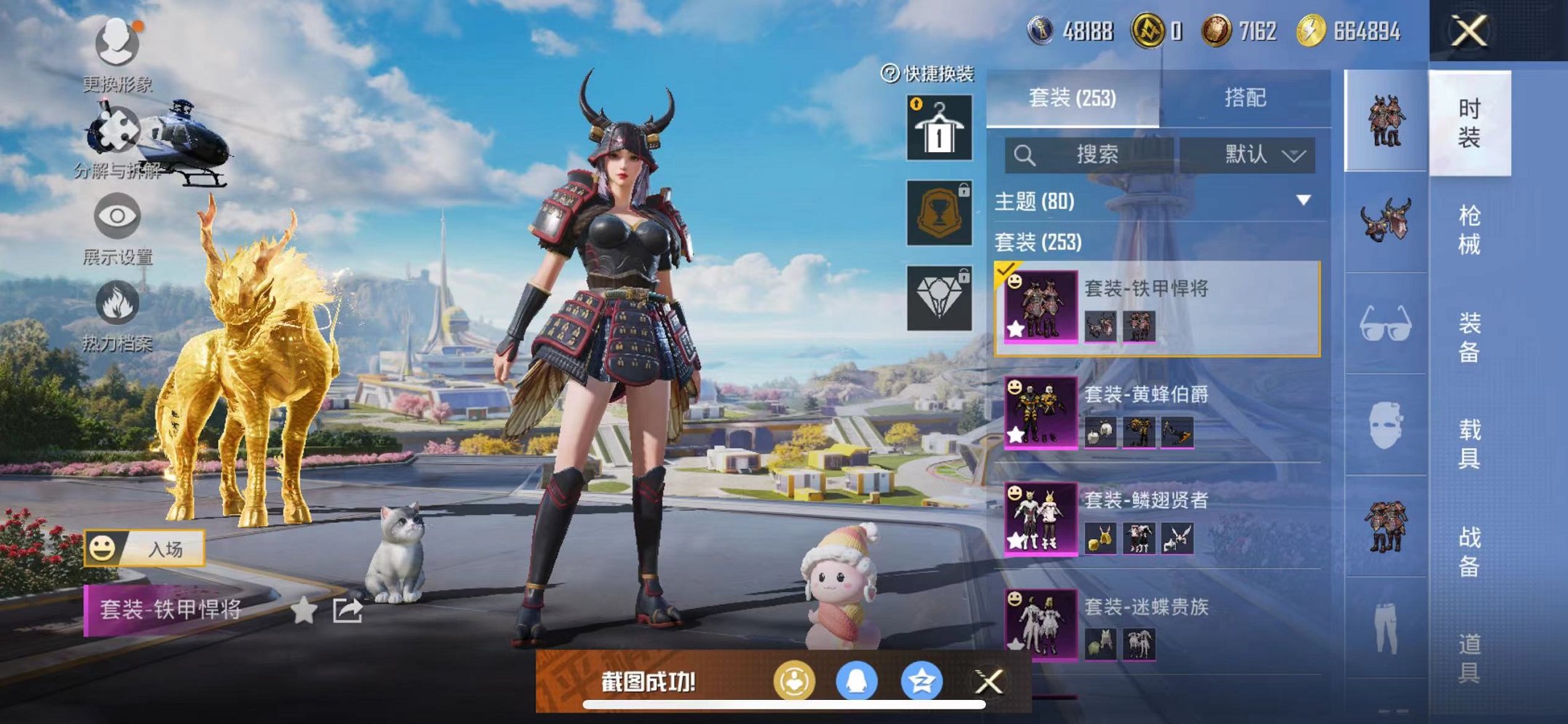Favorite the outfit with the star icon
Image resolution: width=1568 pixels, height=724 pixels.
[x=304, y=610]
